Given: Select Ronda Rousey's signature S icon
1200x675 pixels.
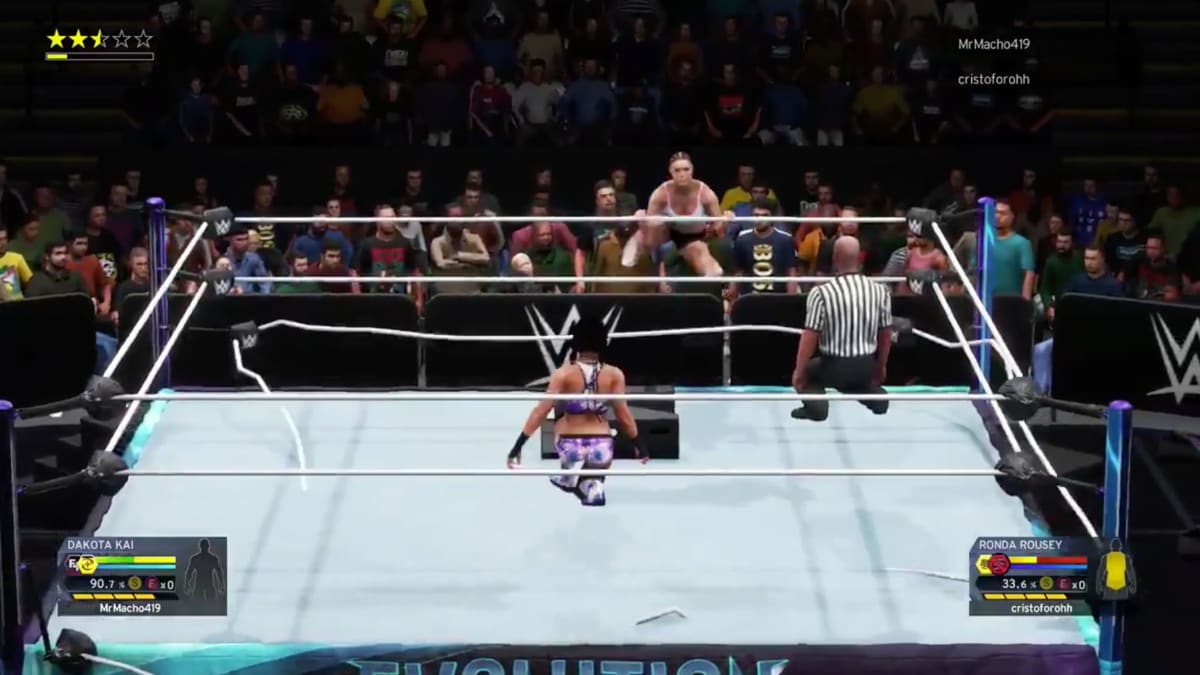Looking at the screenshot, I should tap(1046, 583).
